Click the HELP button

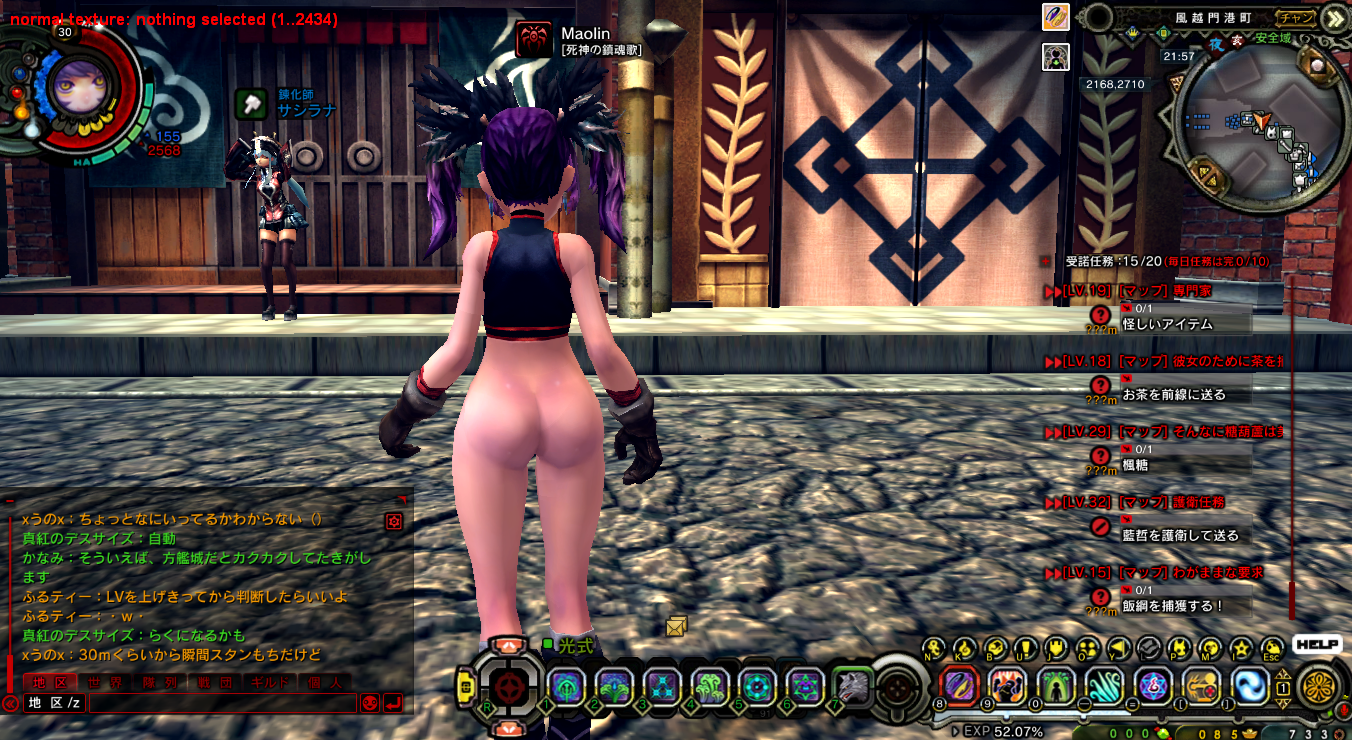point(1316,645)
